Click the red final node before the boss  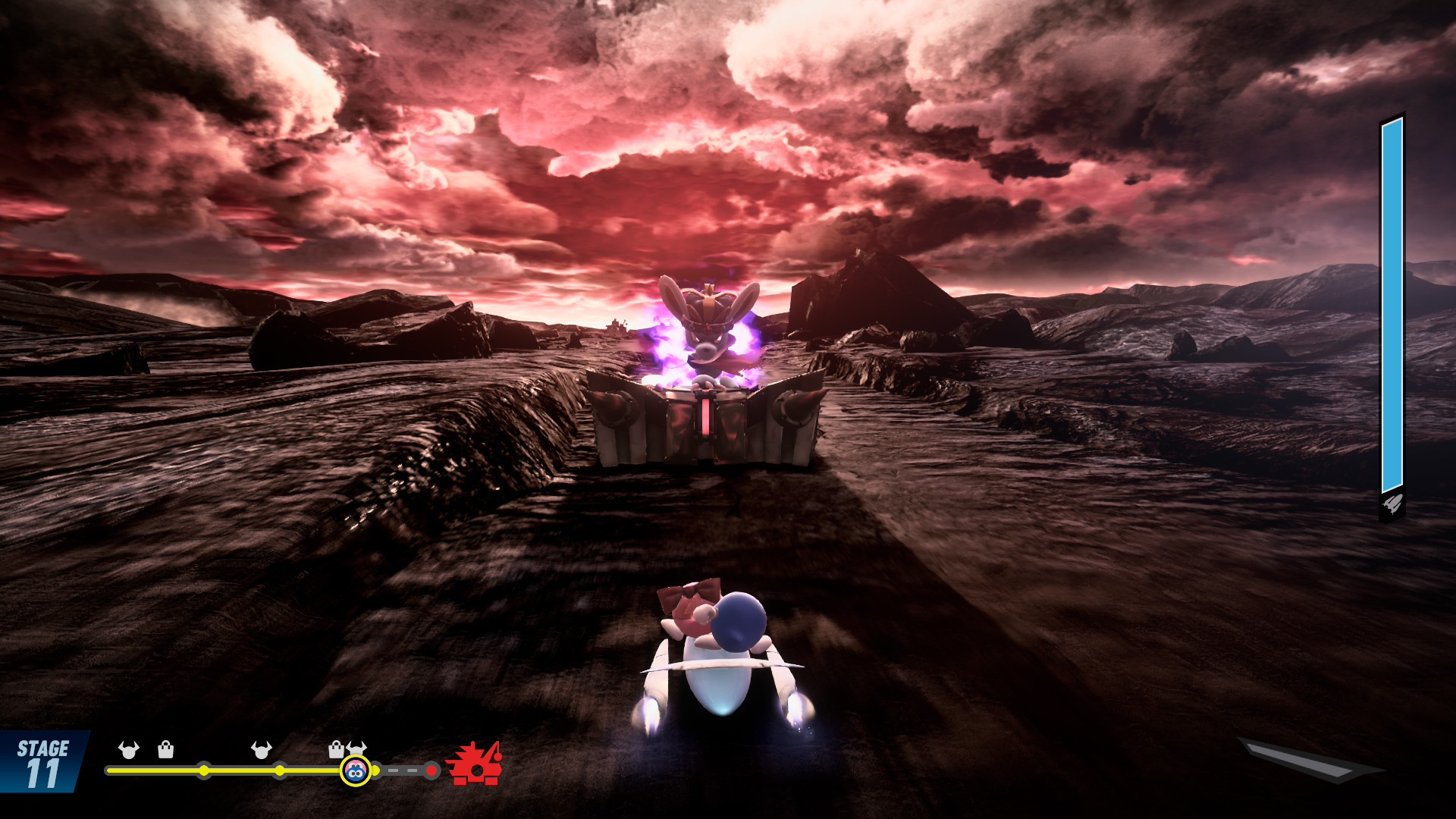pos(431,770)
